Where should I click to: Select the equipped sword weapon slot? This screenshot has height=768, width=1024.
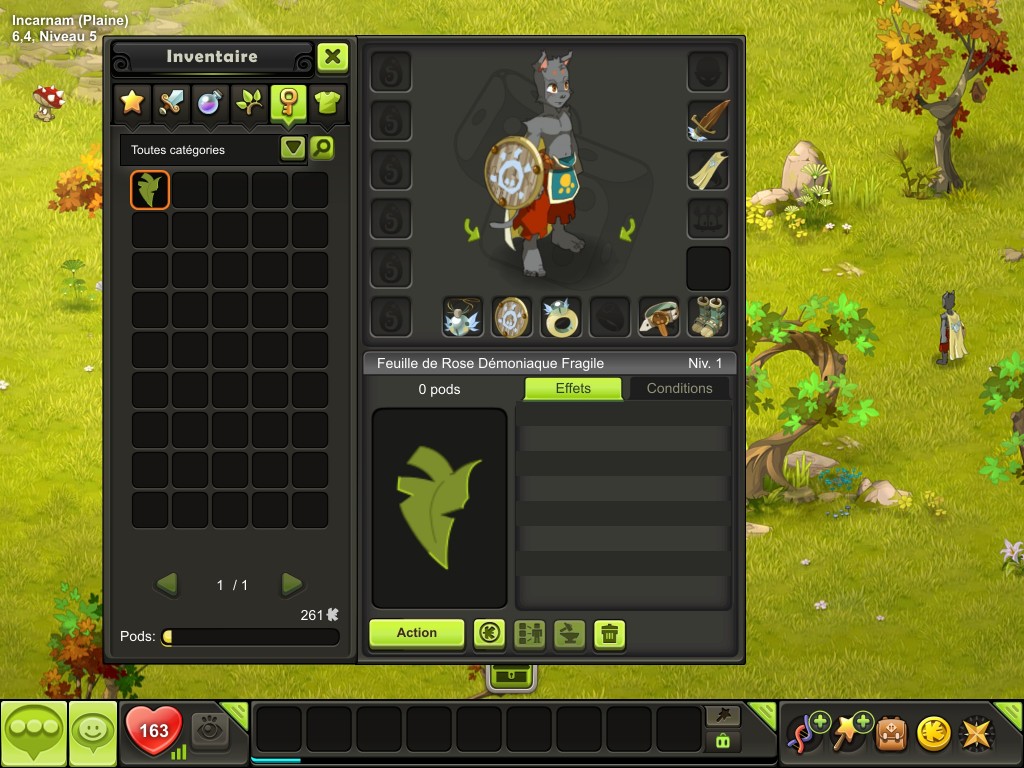708,121
